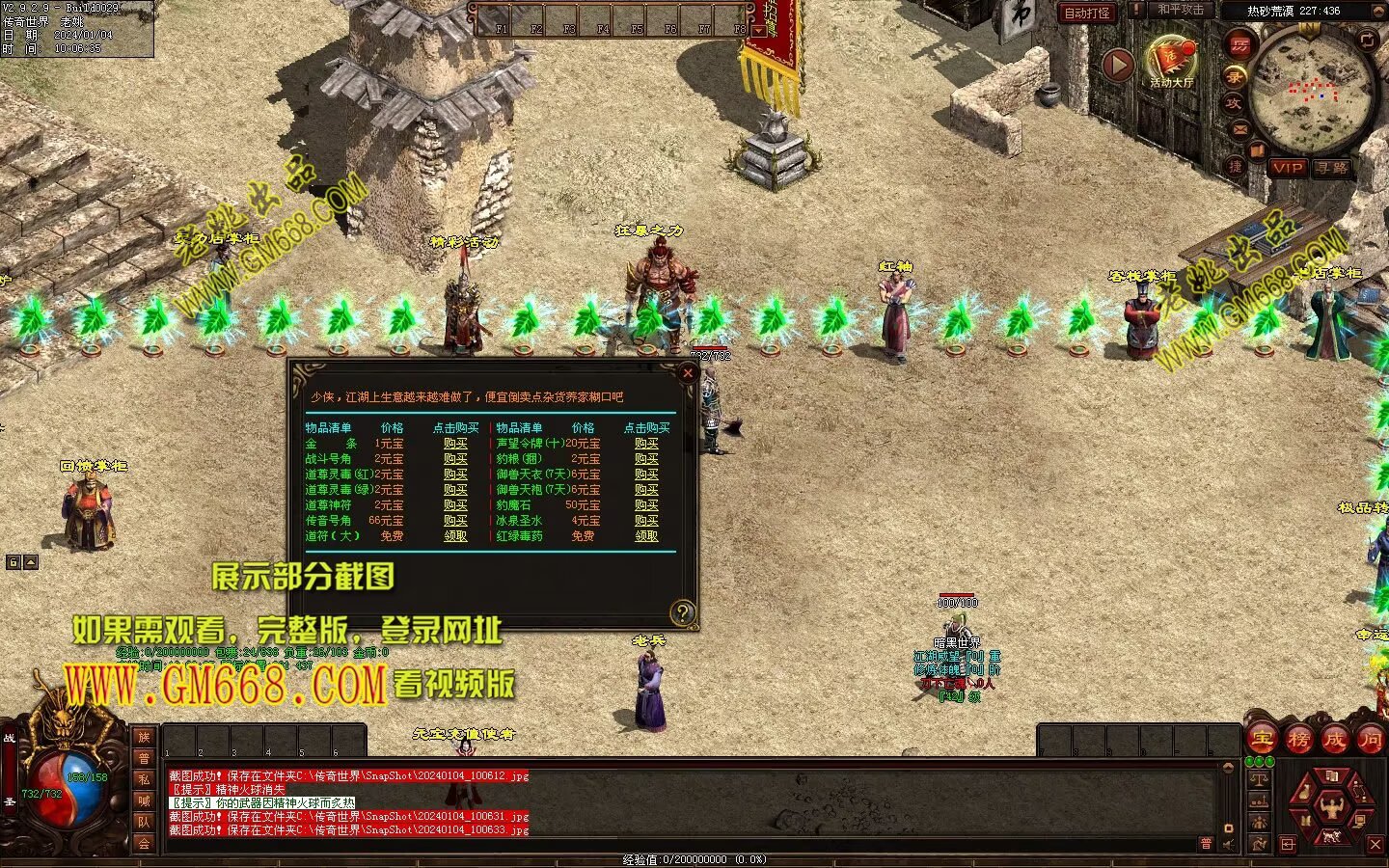1389x868 pixels.
Task: Buy the 声望令牌(十) for 20元宝
Action: click(646, 444)
